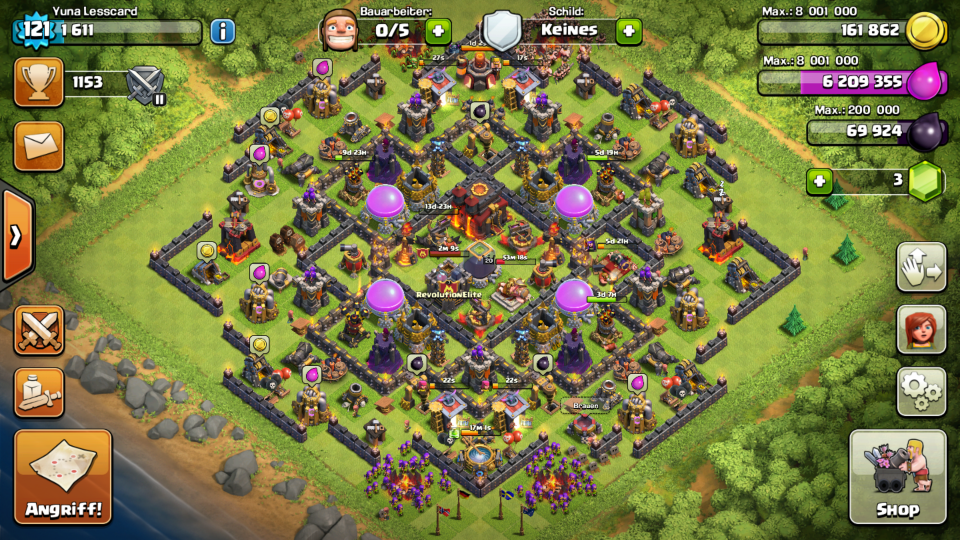Open the mail inbox
This screenshot has width=960, height=540.
click(39, 146)
